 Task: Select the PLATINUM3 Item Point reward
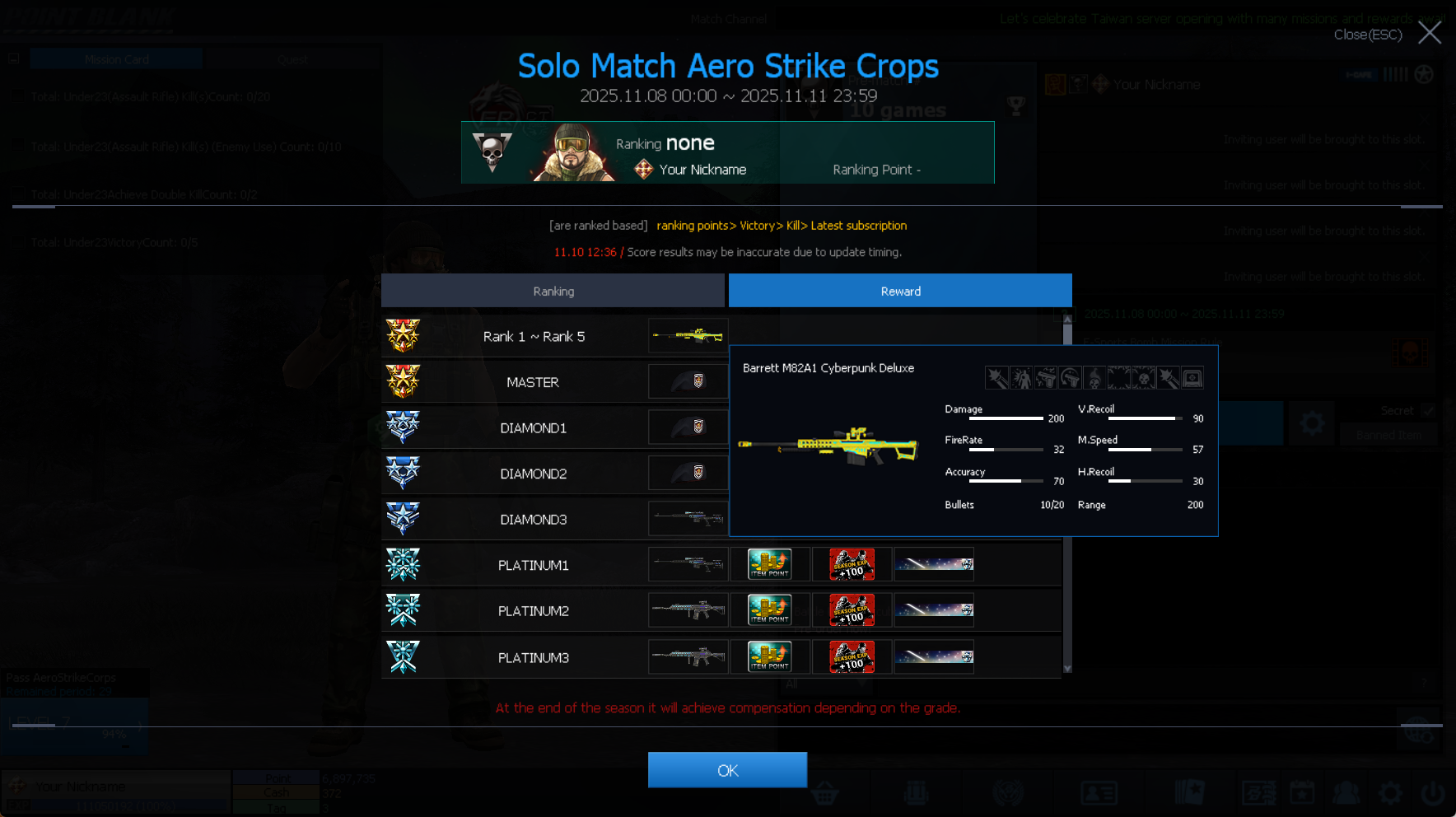pyautogui.click(x=769, y=657)
